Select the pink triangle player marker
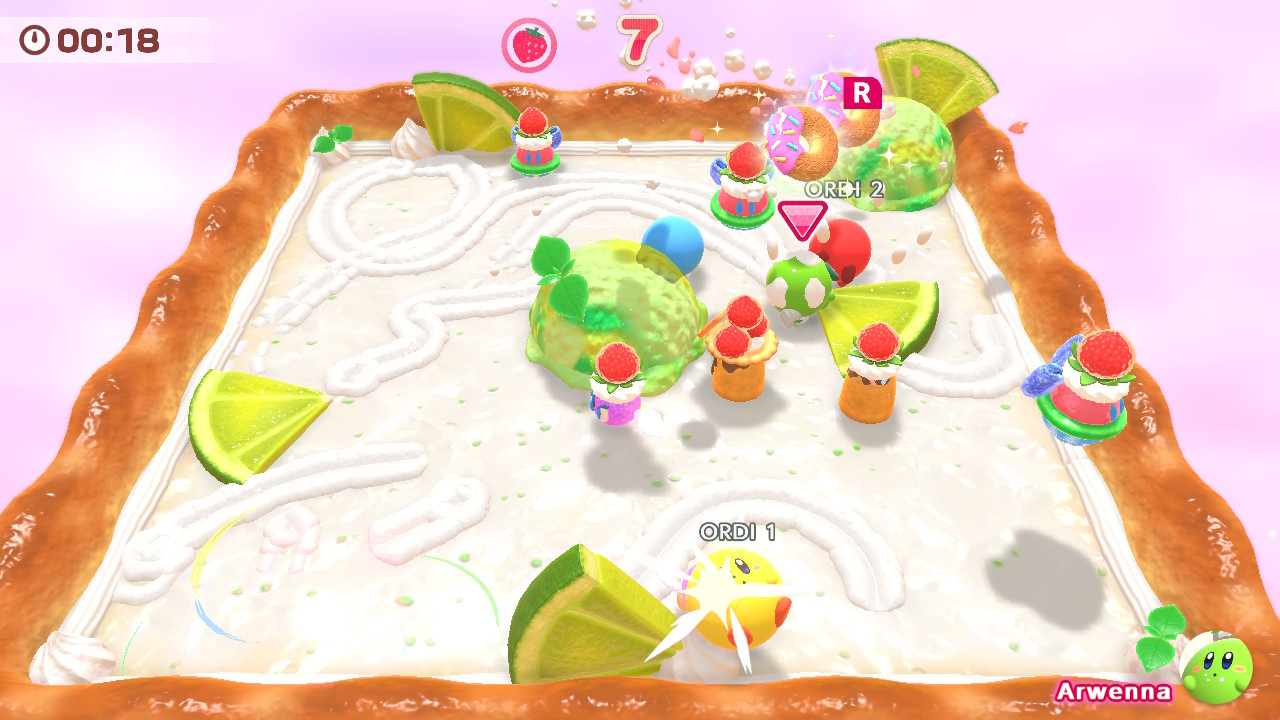Viewport: 1280px width, 720px height. coord(802,220)
